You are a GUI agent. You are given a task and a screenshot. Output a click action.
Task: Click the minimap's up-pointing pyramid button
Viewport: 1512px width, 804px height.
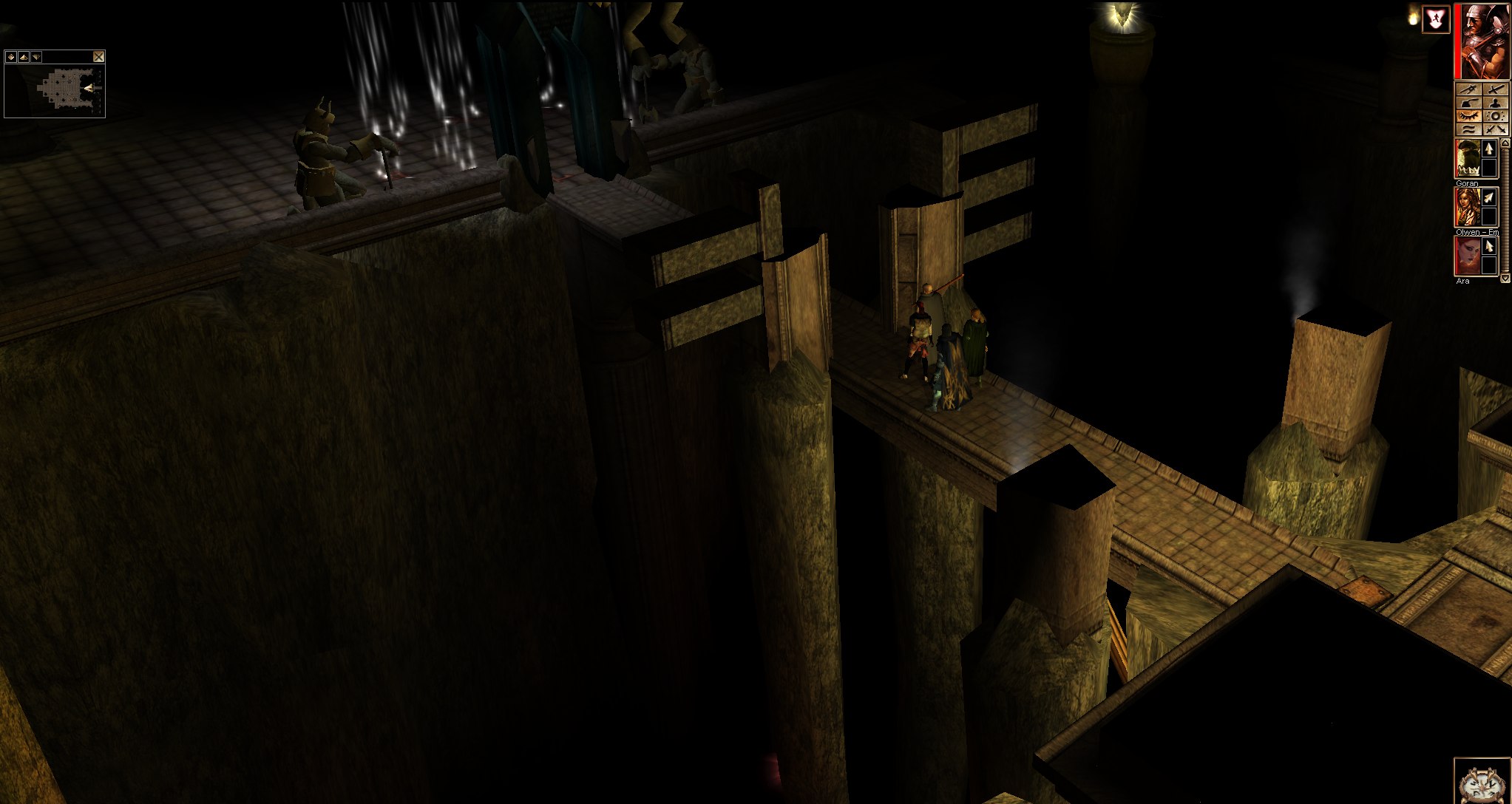[x=23, y=57]
